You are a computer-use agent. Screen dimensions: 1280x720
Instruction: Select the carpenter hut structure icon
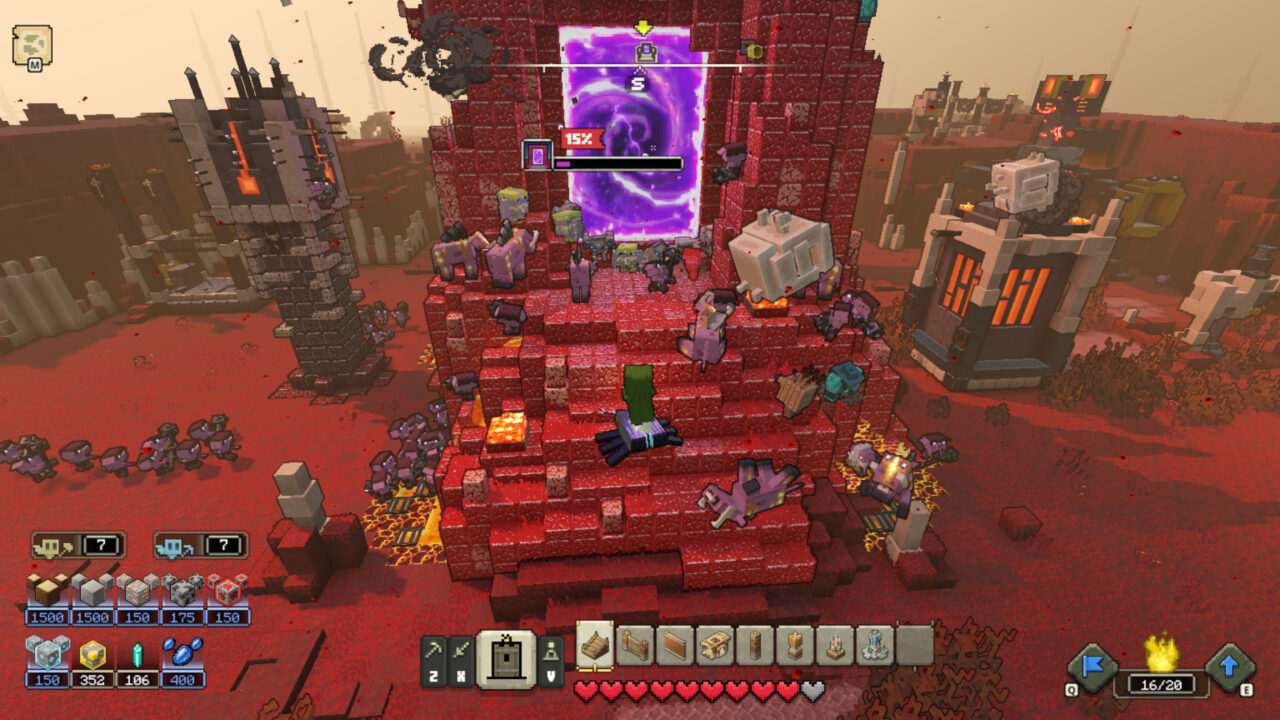point(715,645)
